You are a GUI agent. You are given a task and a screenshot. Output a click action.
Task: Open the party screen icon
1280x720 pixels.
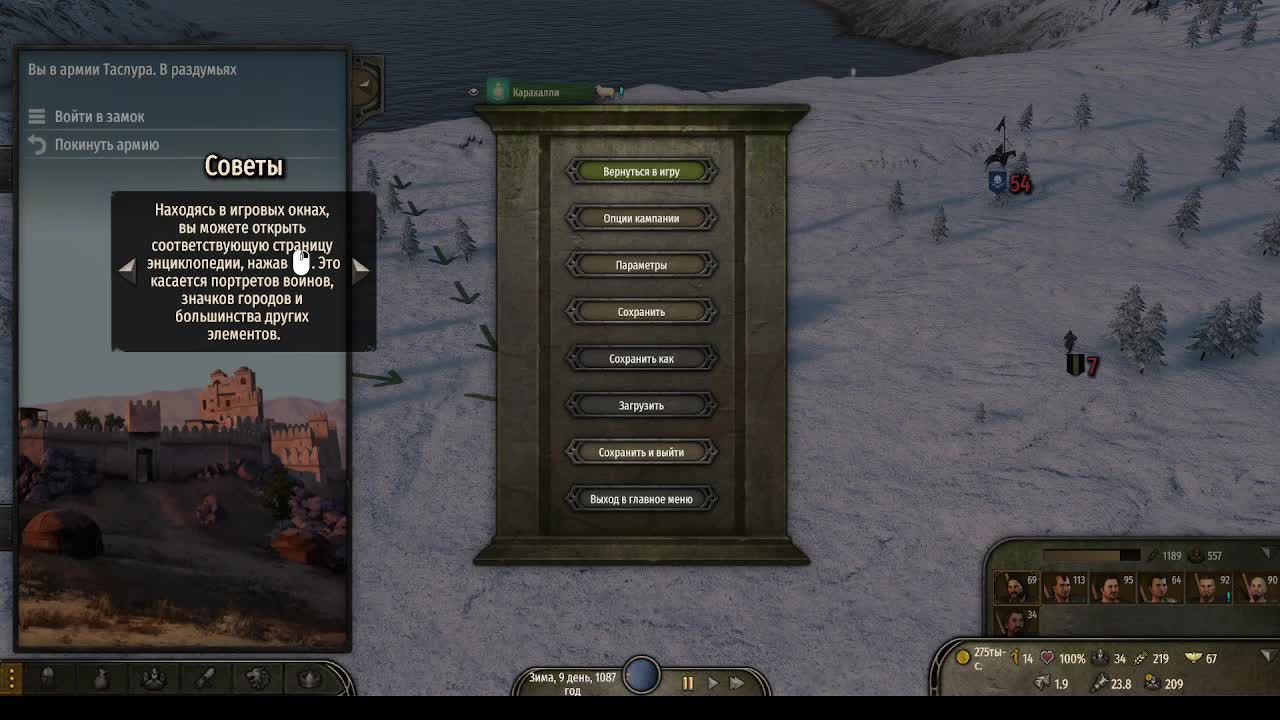pyautogui.click(x=153, y=677)
